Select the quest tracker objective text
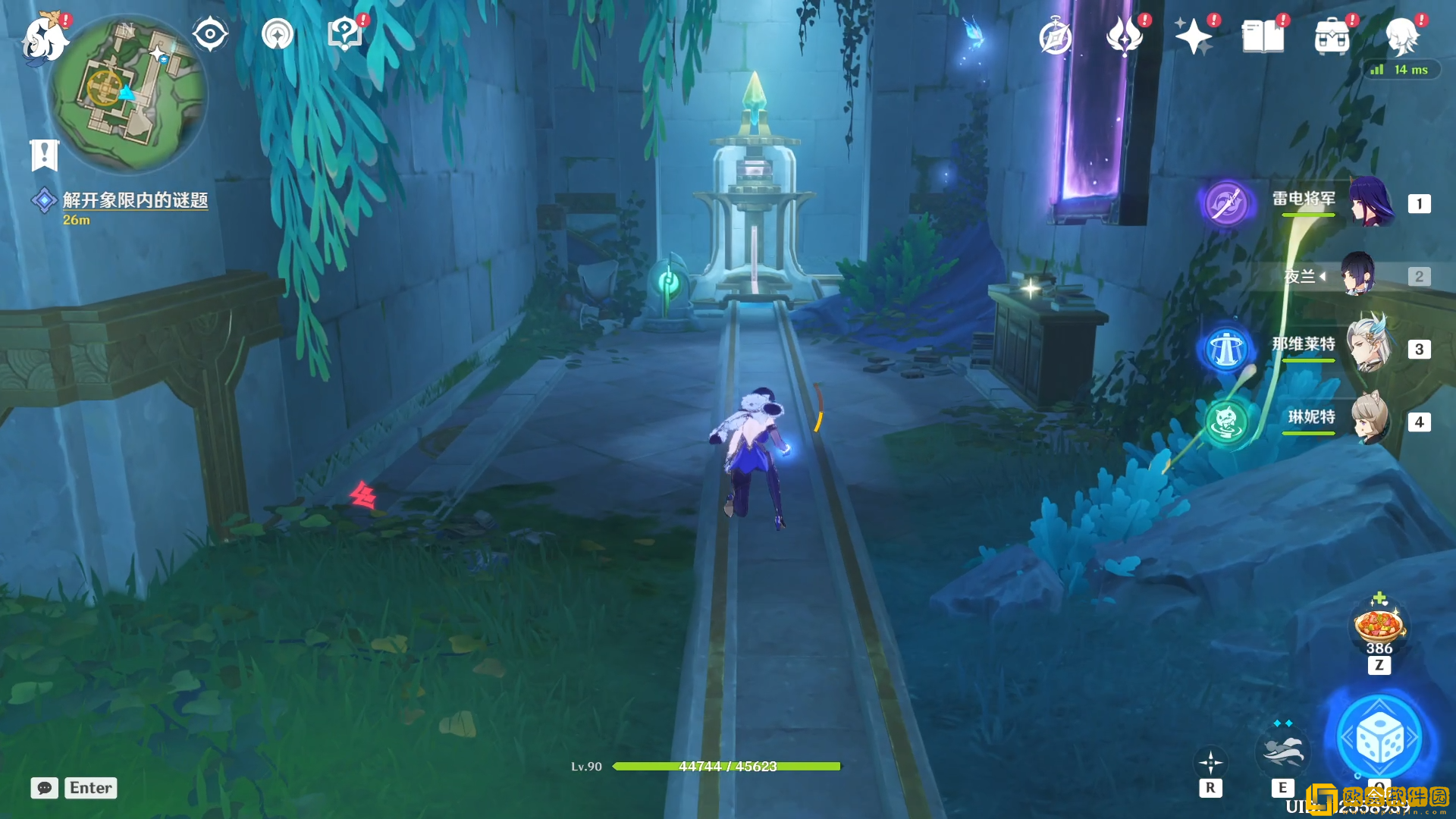Screen dimensions: 1456x819 tap(135, 200)
